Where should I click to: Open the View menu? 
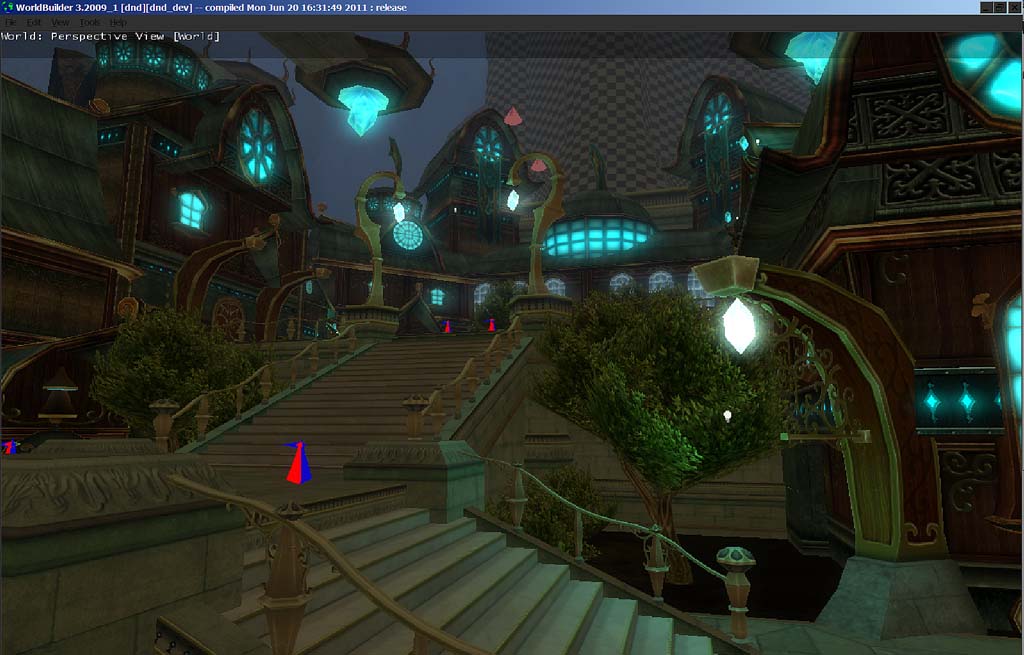[x=60, y=22]
